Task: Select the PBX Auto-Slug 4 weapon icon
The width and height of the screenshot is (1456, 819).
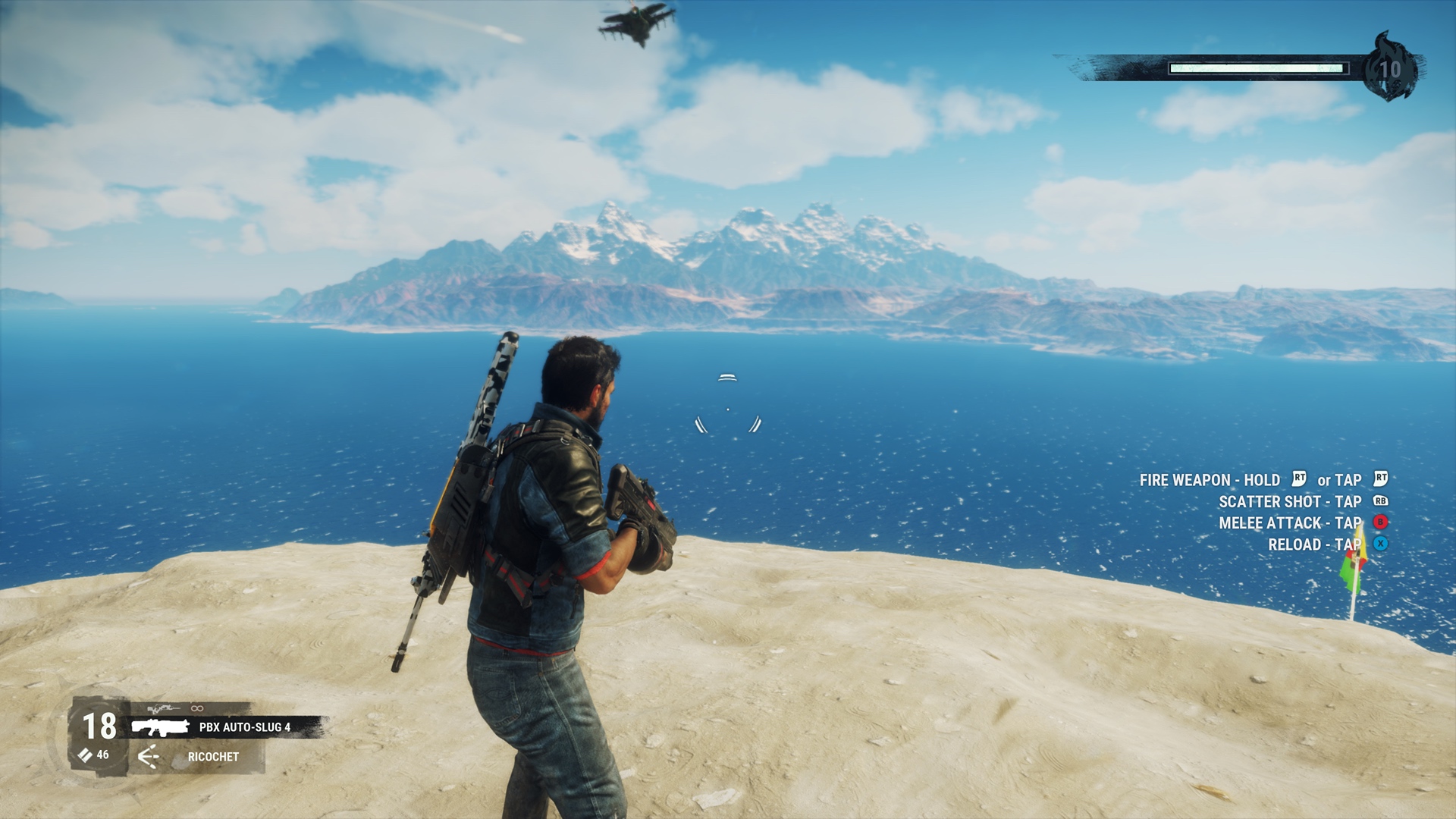Action: point(159,727)
